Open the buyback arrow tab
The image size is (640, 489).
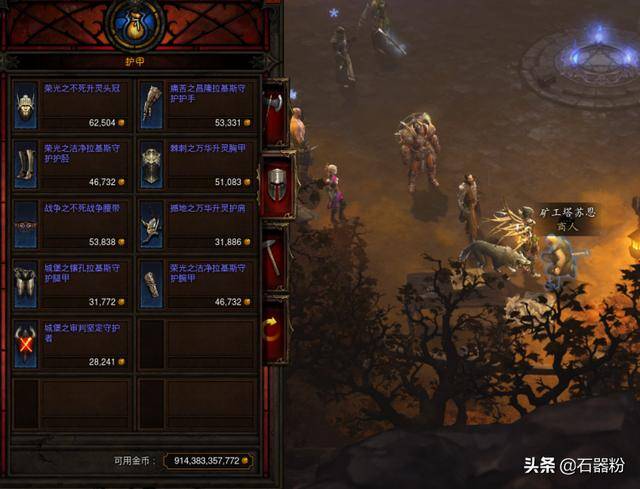(275, 328)
